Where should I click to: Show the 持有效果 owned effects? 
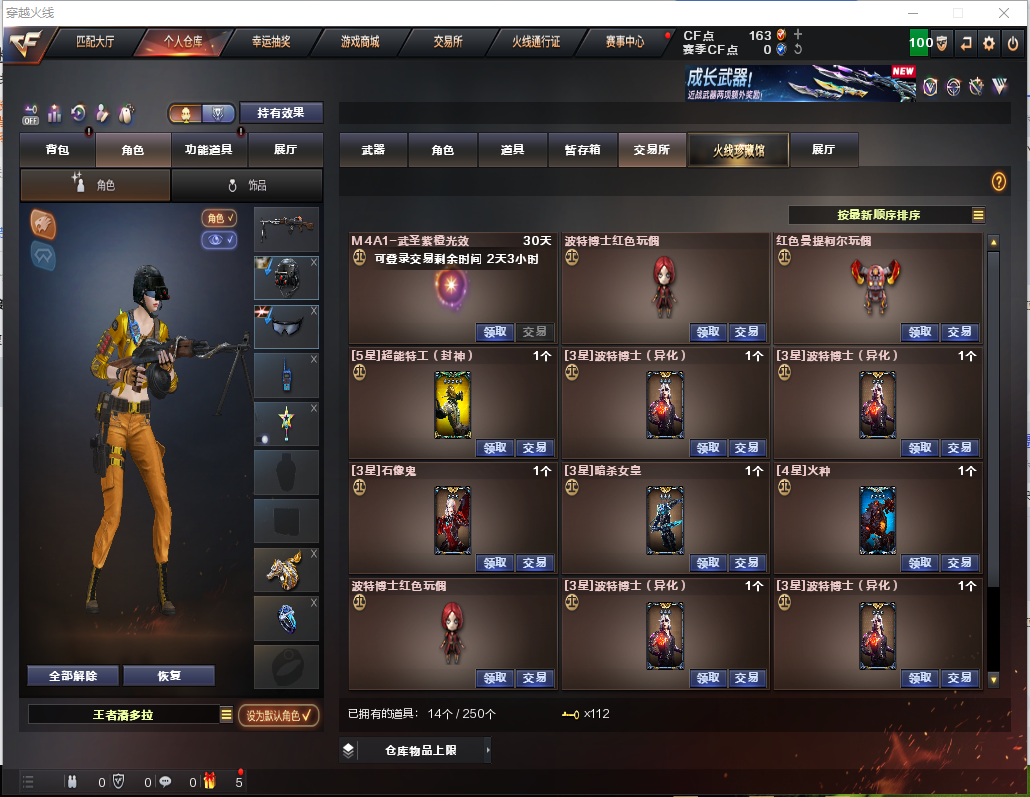(x=281, y=113)
